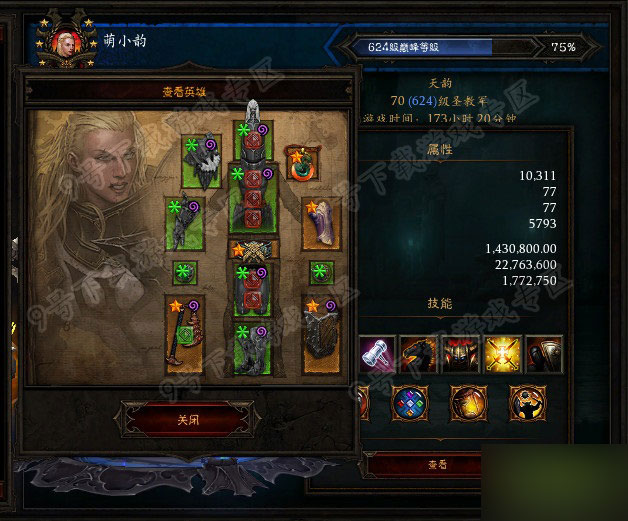The height and width of the screenshot is (521, 628).
Task: Inspect the pants equipment slot
Action: (254, 289)
